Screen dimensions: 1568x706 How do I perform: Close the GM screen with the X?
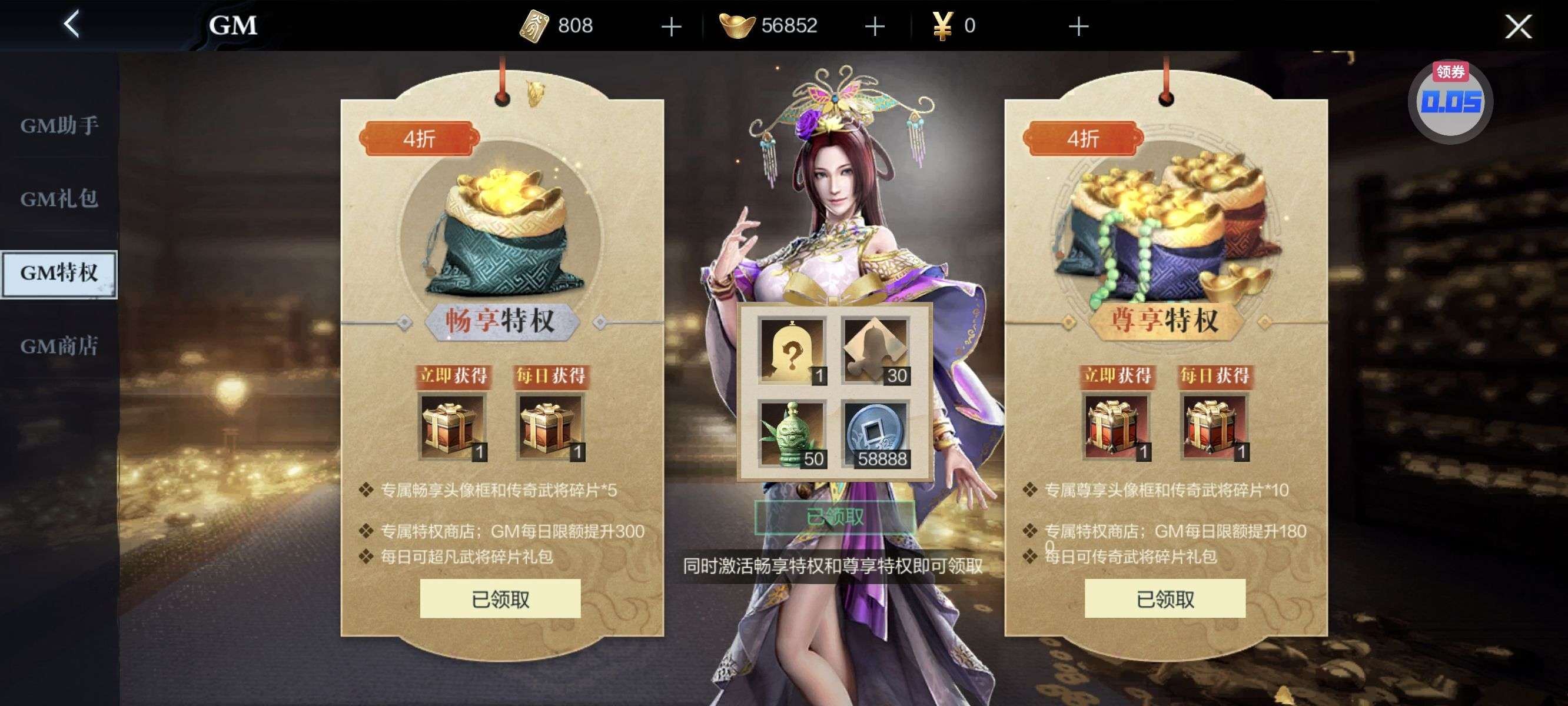pyautogui.click(x=1518, y=26)
